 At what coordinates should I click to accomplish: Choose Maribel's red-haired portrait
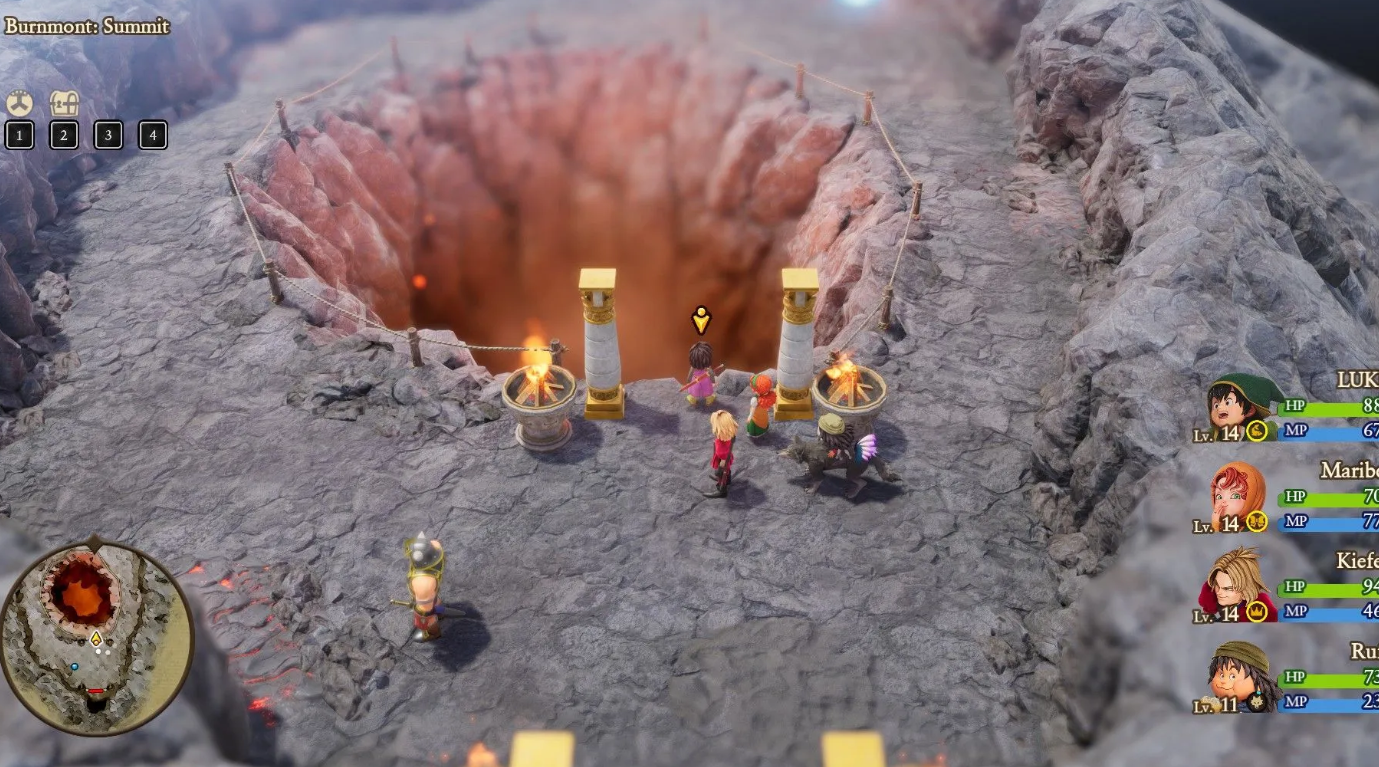coord(1240,494)
